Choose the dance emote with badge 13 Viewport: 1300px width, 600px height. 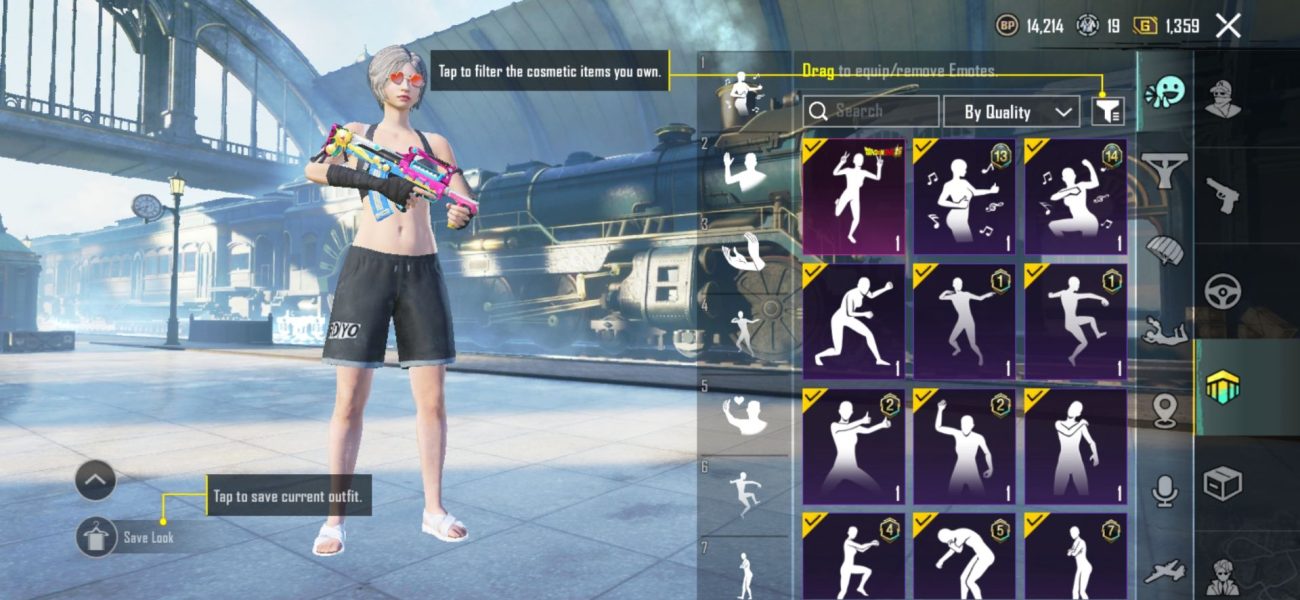(963, 196)
